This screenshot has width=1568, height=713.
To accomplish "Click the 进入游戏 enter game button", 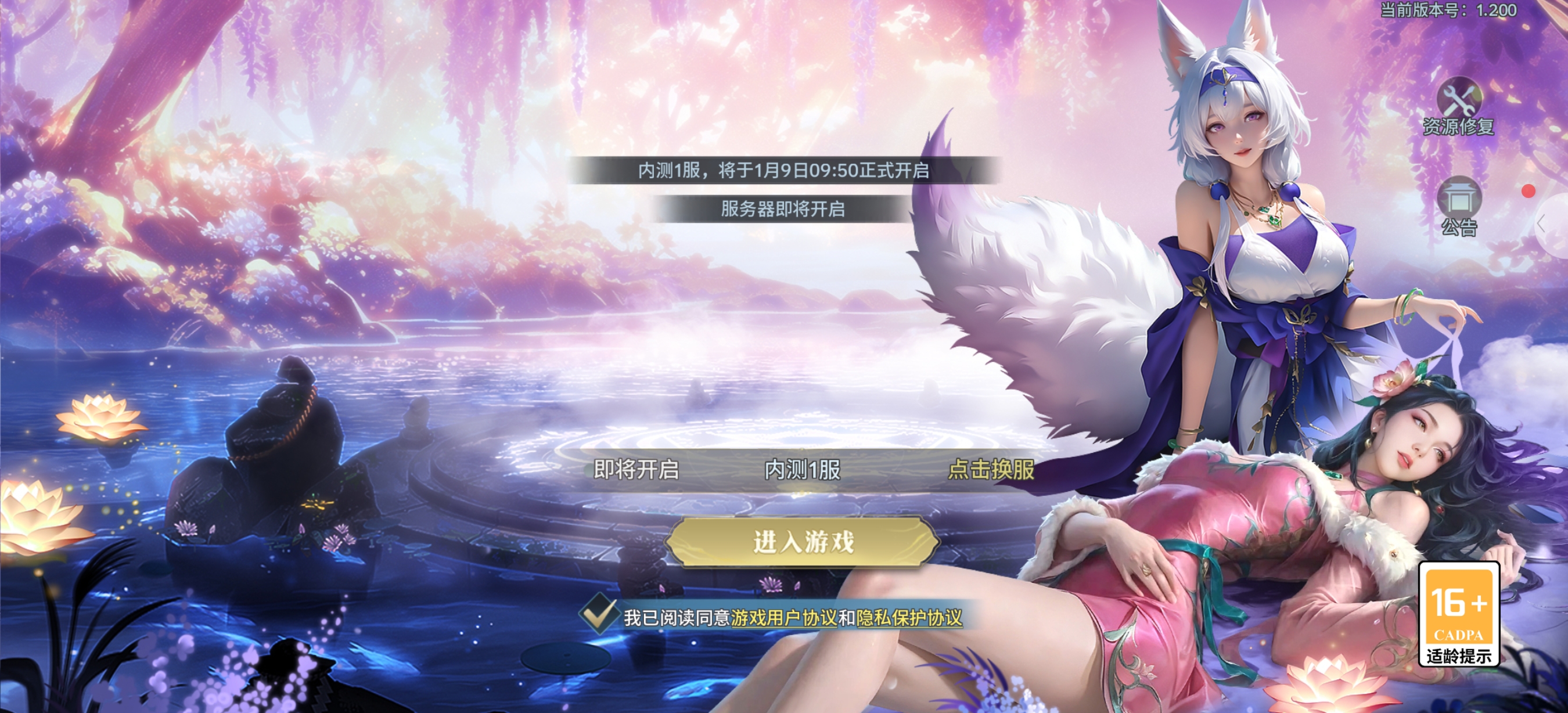I will [x=802, y=542].
